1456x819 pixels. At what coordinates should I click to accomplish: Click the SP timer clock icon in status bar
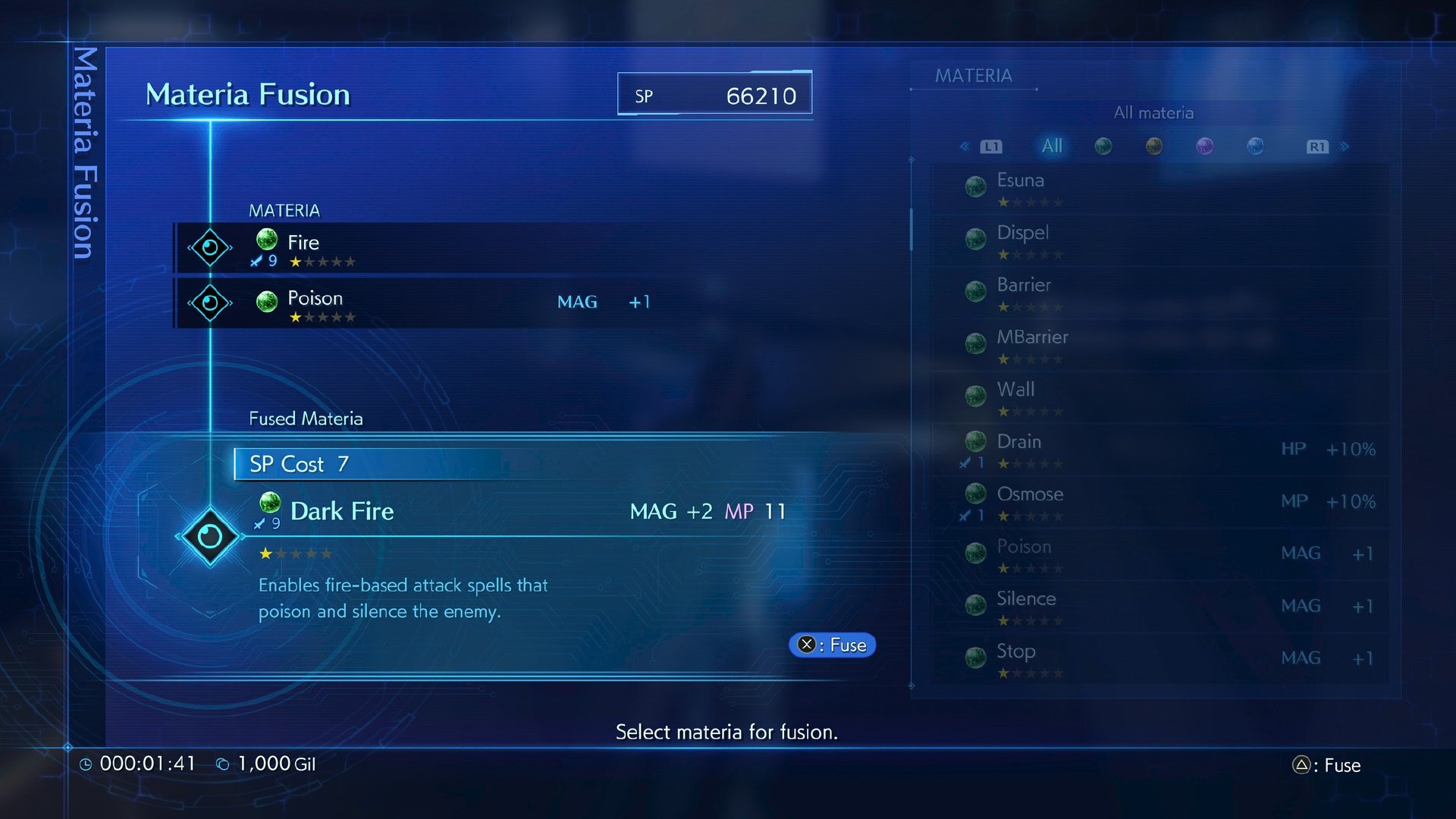(86, 764)
